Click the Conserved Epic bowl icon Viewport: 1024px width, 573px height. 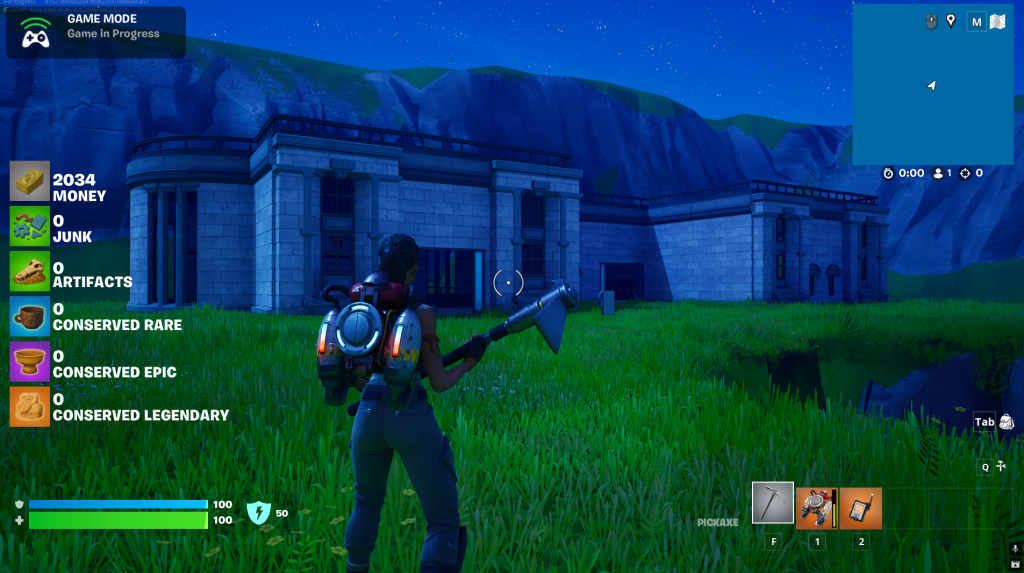pyautogui.click(x=30, y=362)
